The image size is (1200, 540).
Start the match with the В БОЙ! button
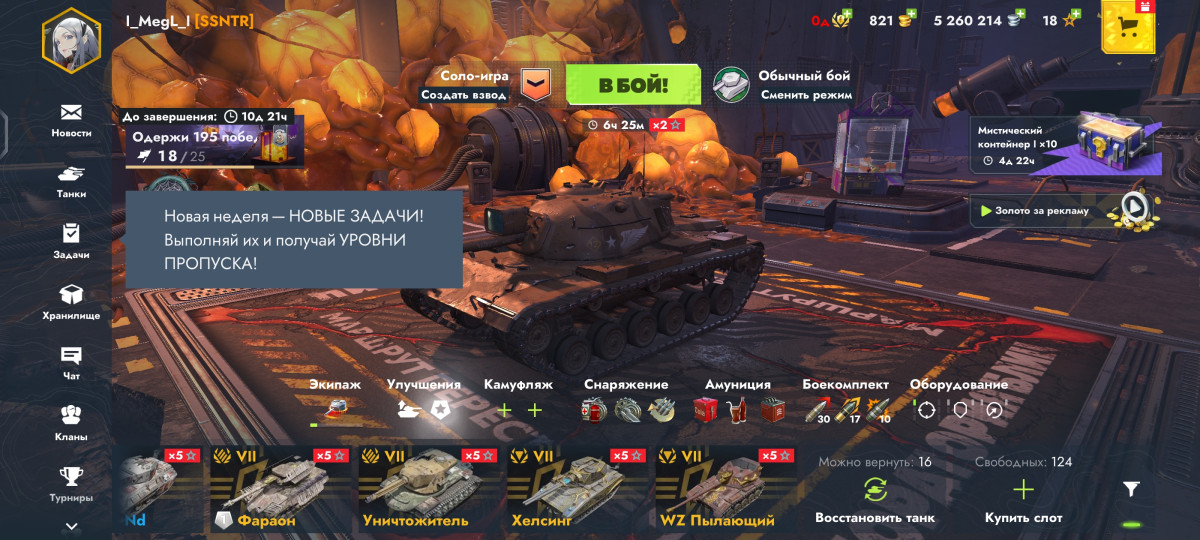tap(633, 85)
